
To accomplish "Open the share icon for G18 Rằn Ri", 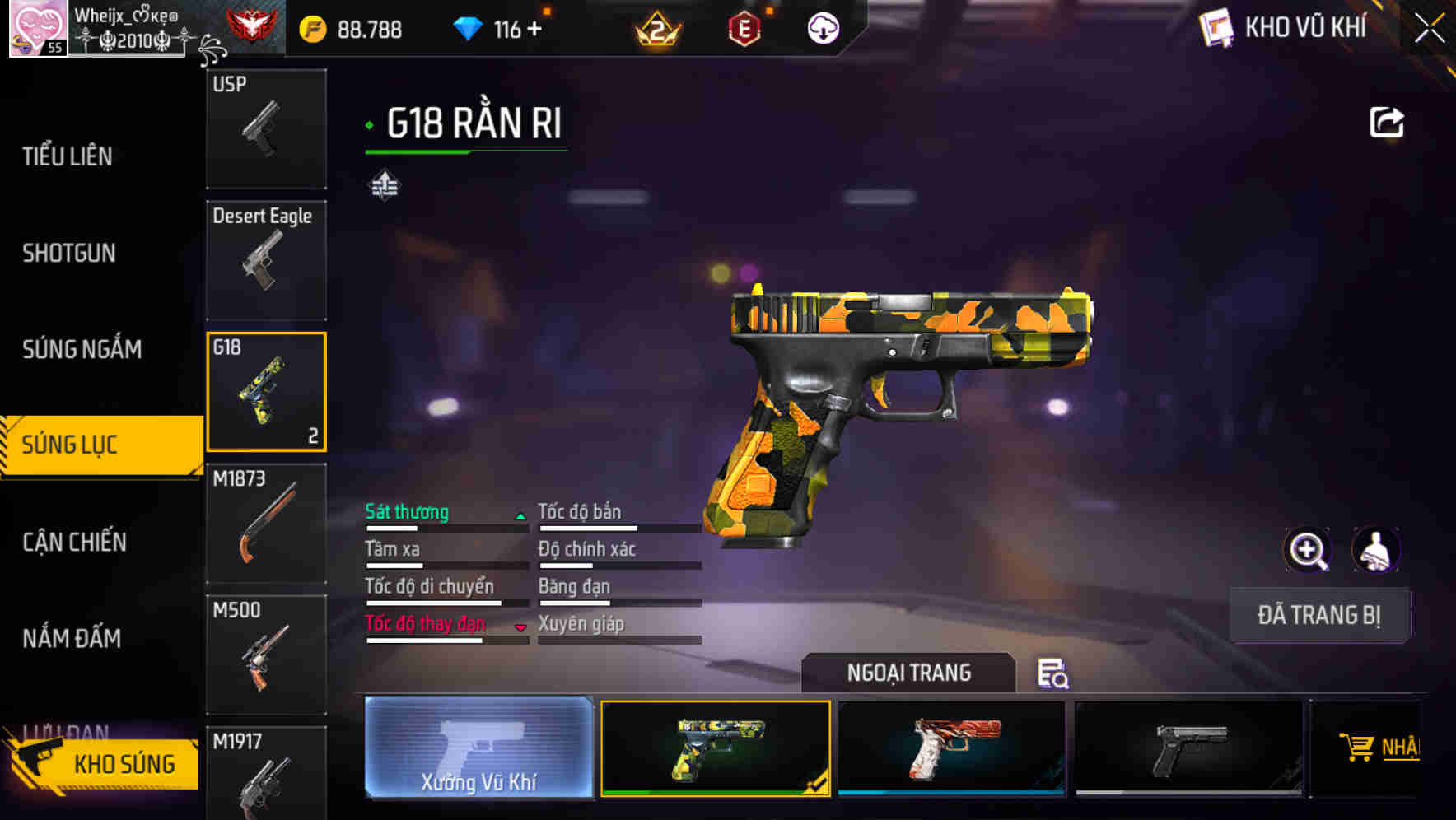I will pyautogui.click(x=1387, y=121).
